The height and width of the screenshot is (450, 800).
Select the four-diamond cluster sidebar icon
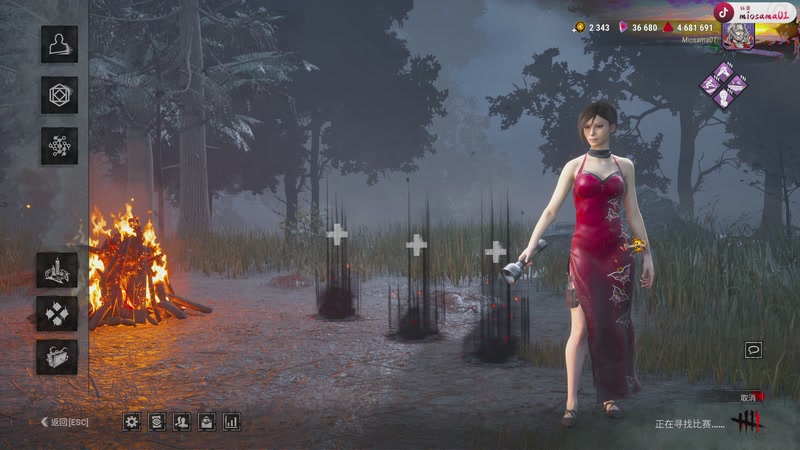pos(57,313)
